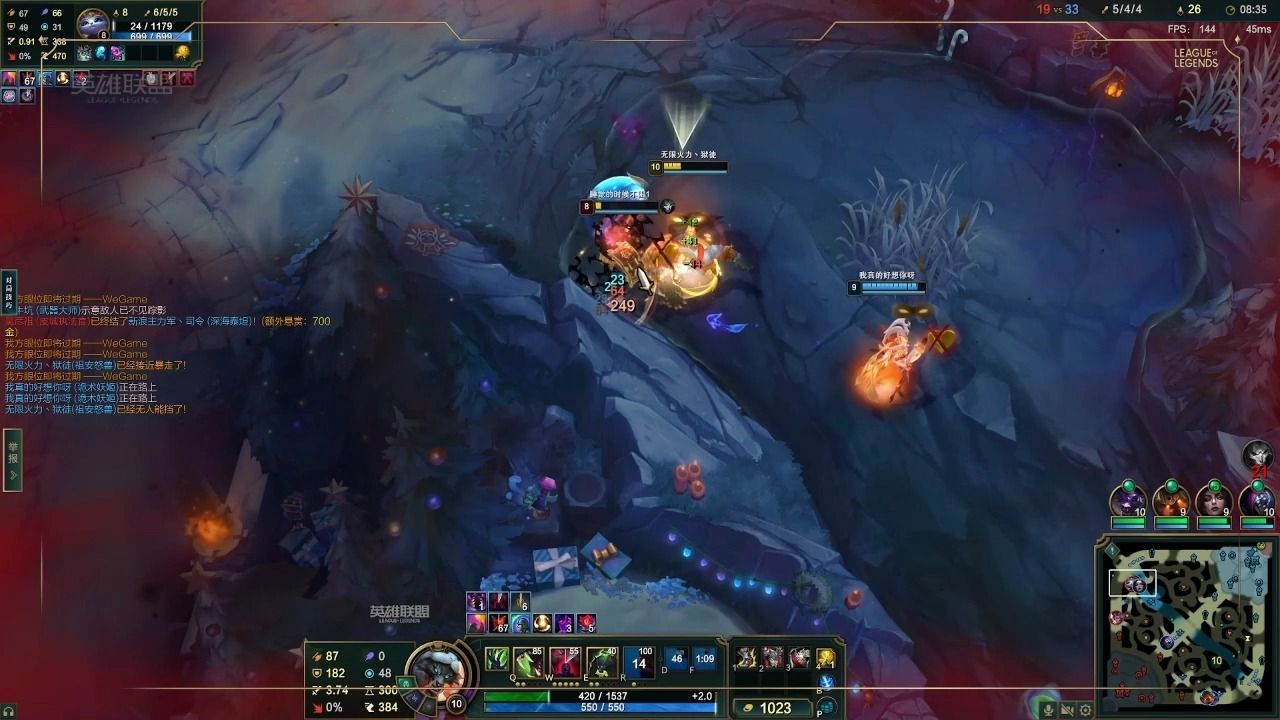Select the R ultimate ability on cooldown
The width and height of the screenshot is (1280, 720).
point(638,662)
